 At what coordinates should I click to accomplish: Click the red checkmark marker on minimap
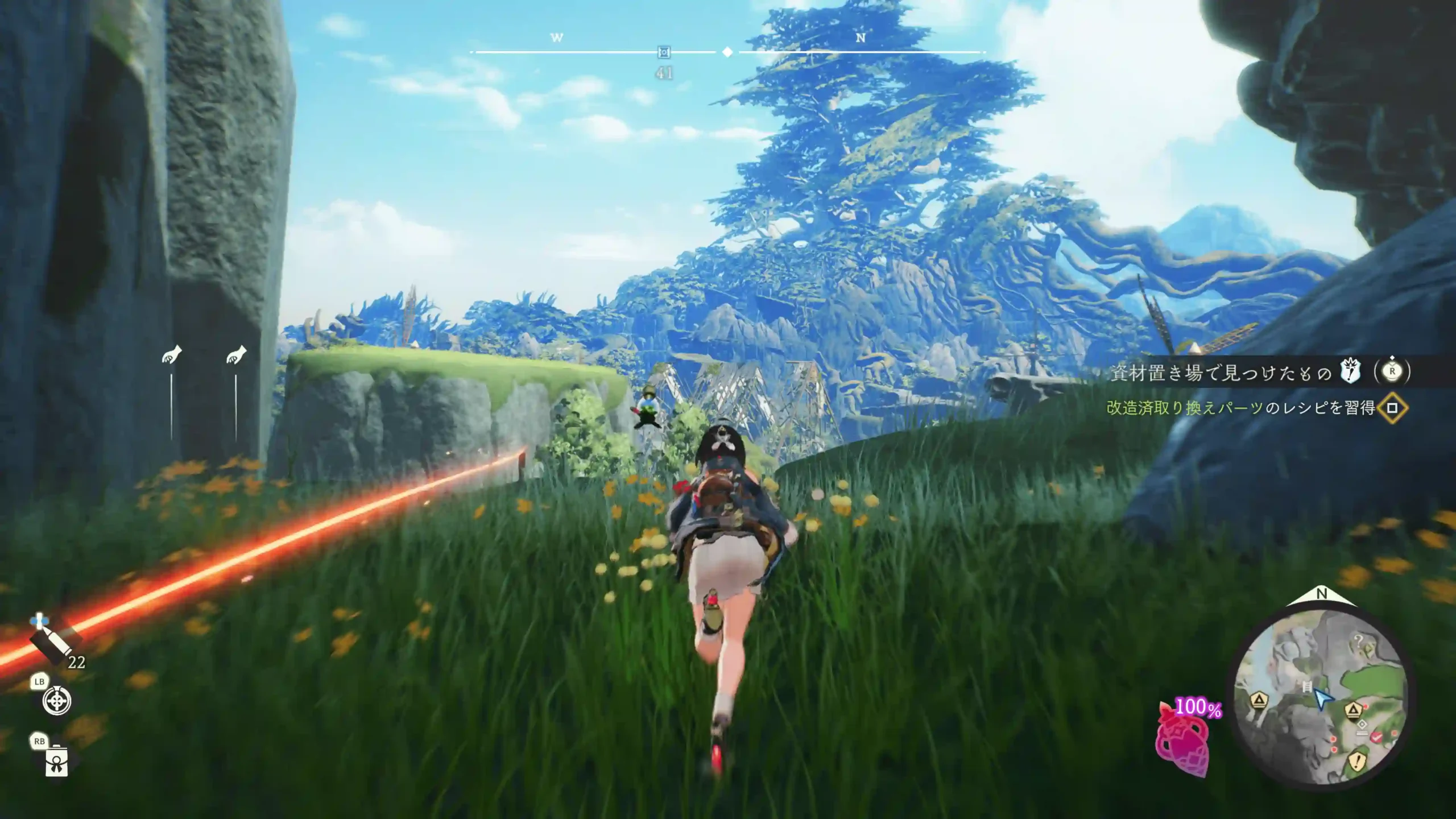coord(1376,737)
